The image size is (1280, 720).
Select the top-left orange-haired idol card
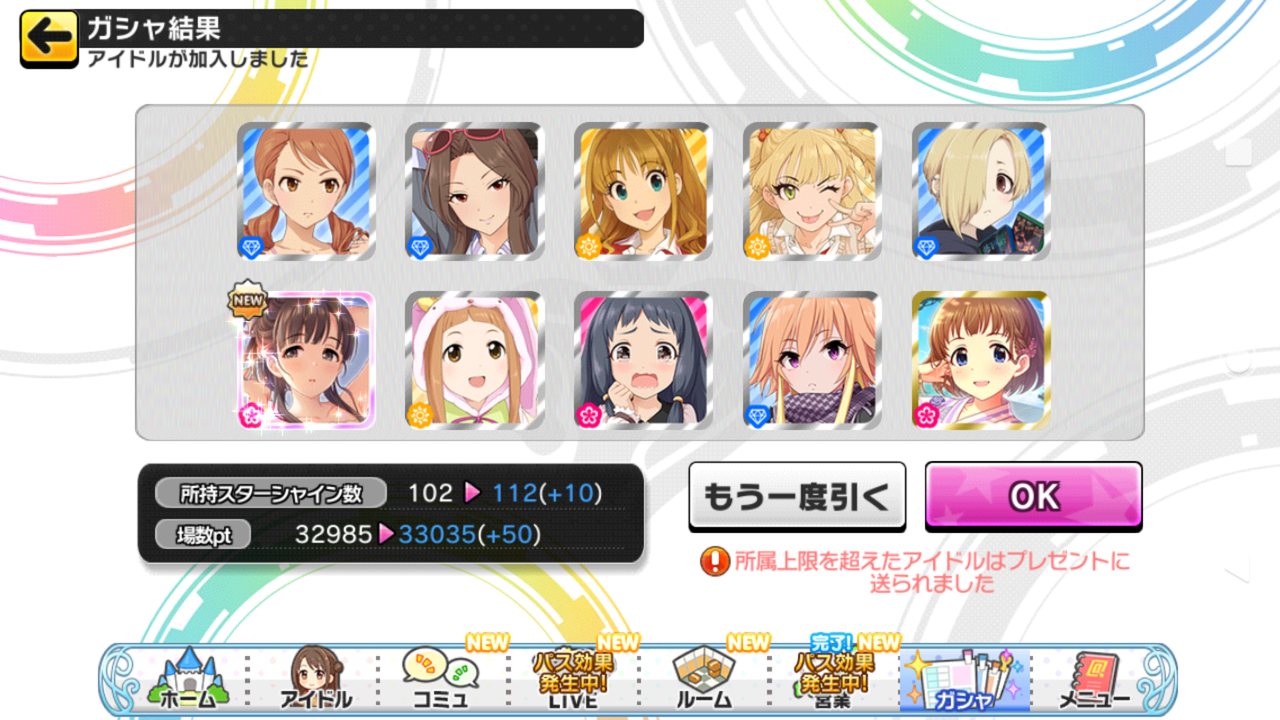(x=305, y=190)
